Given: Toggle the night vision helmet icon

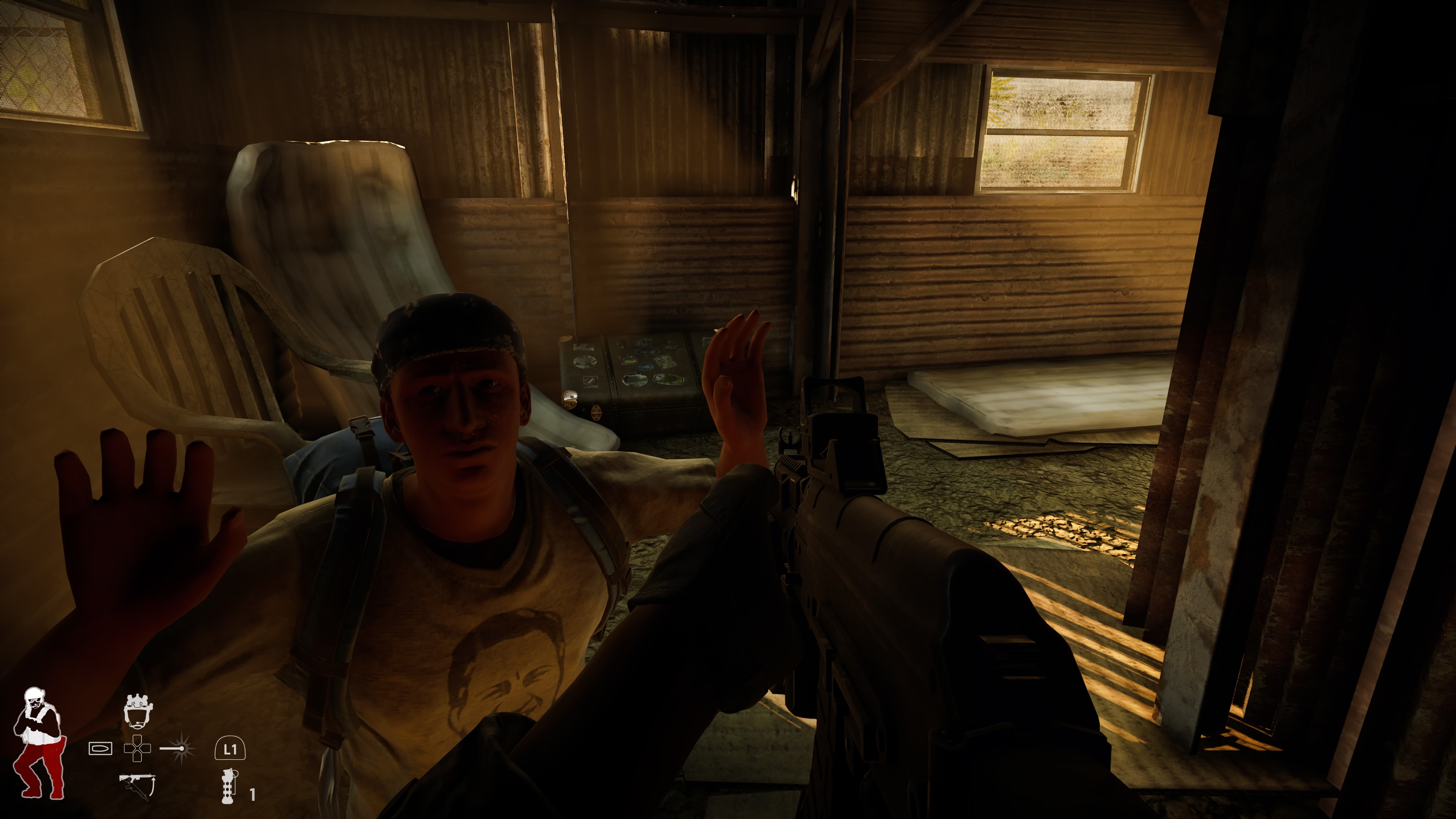Looking at the screenshot, I should tap(138, 711).
